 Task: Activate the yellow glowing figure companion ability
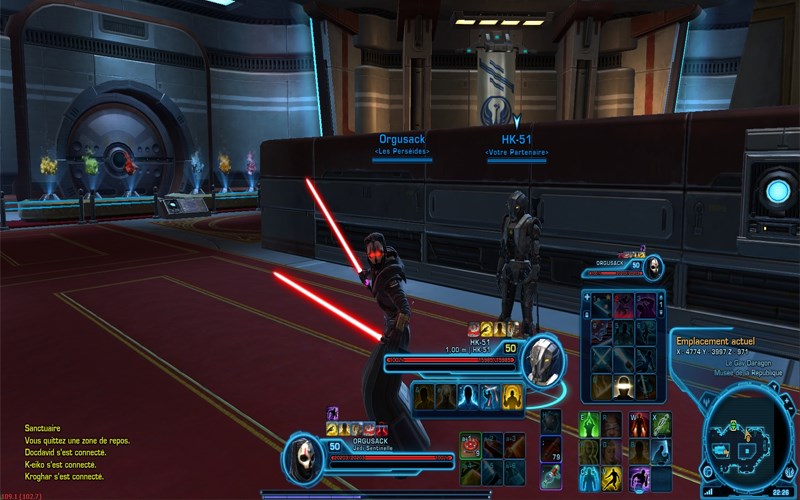[512, 396]
